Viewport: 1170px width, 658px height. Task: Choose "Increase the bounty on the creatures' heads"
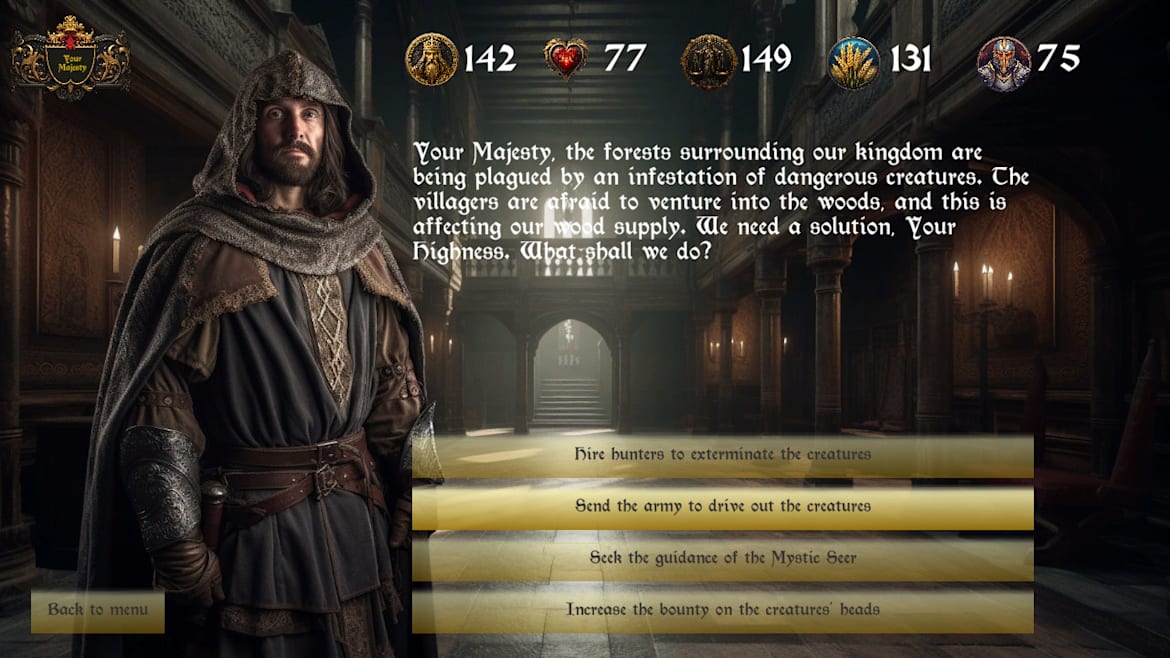[722, 610]
